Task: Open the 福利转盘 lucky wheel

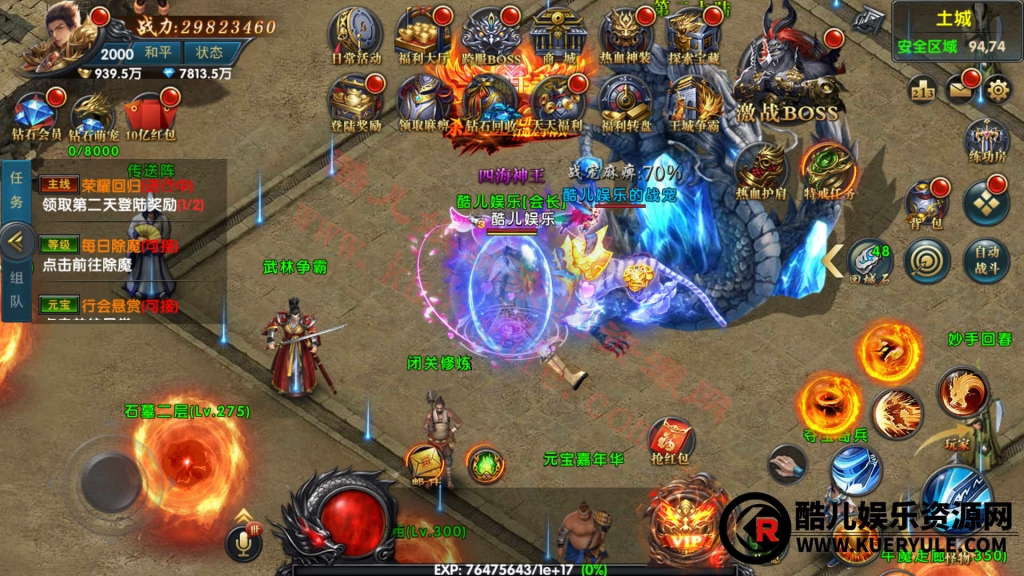Action: 625,103
